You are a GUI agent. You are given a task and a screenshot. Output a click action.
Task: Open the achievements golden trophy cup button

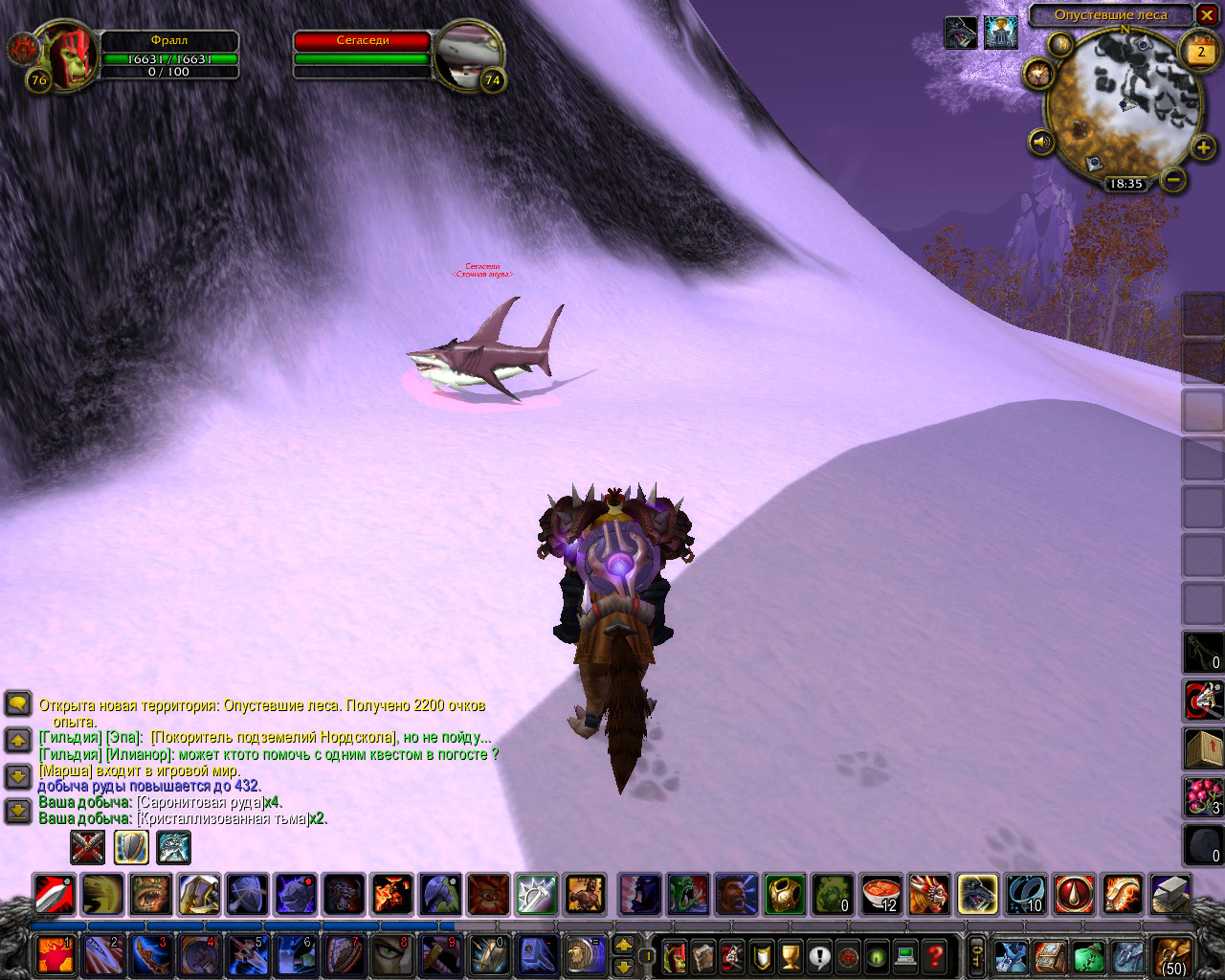click(x=791, y=955)
